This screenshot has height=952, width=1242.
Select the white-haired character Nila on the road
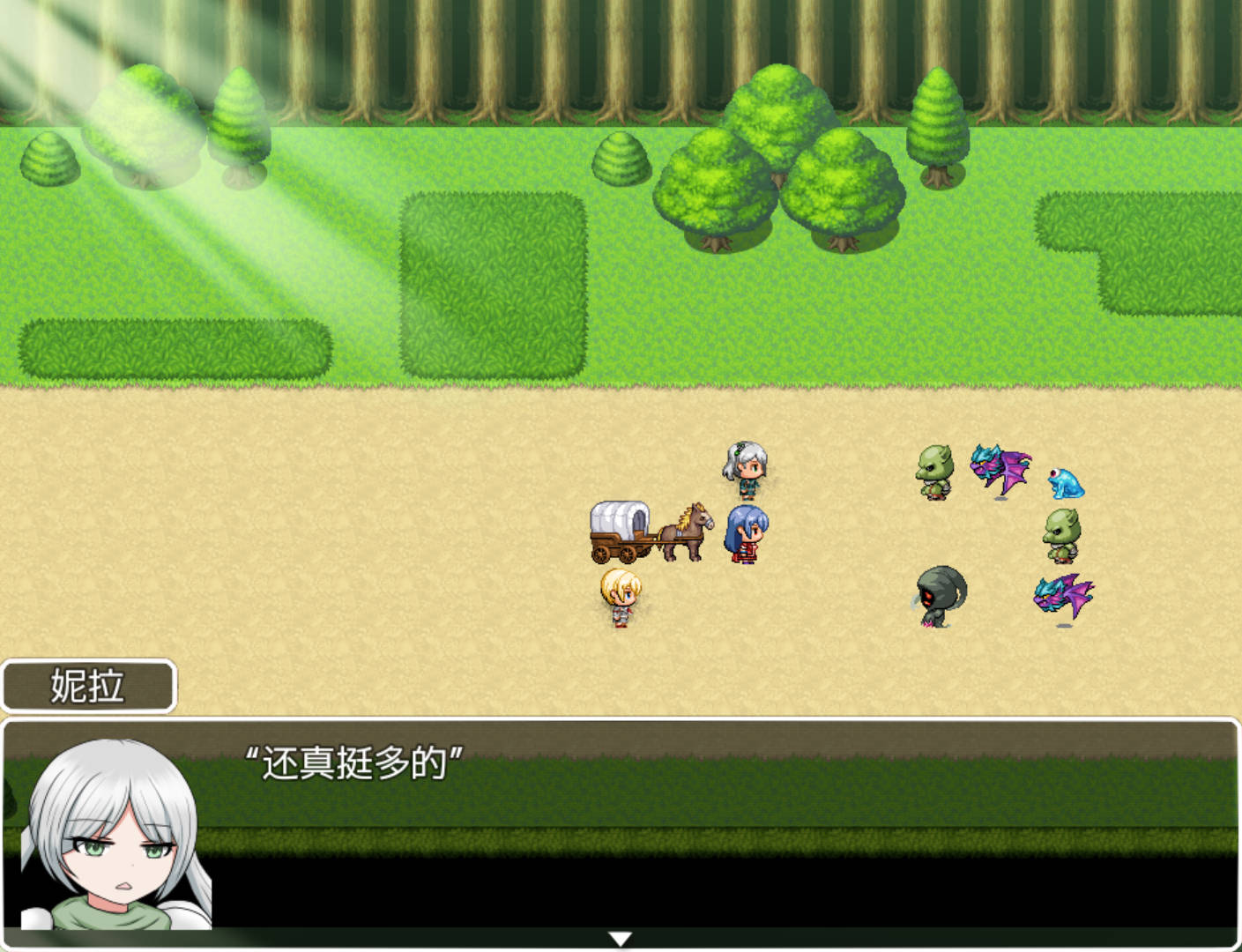pos(745,467)
